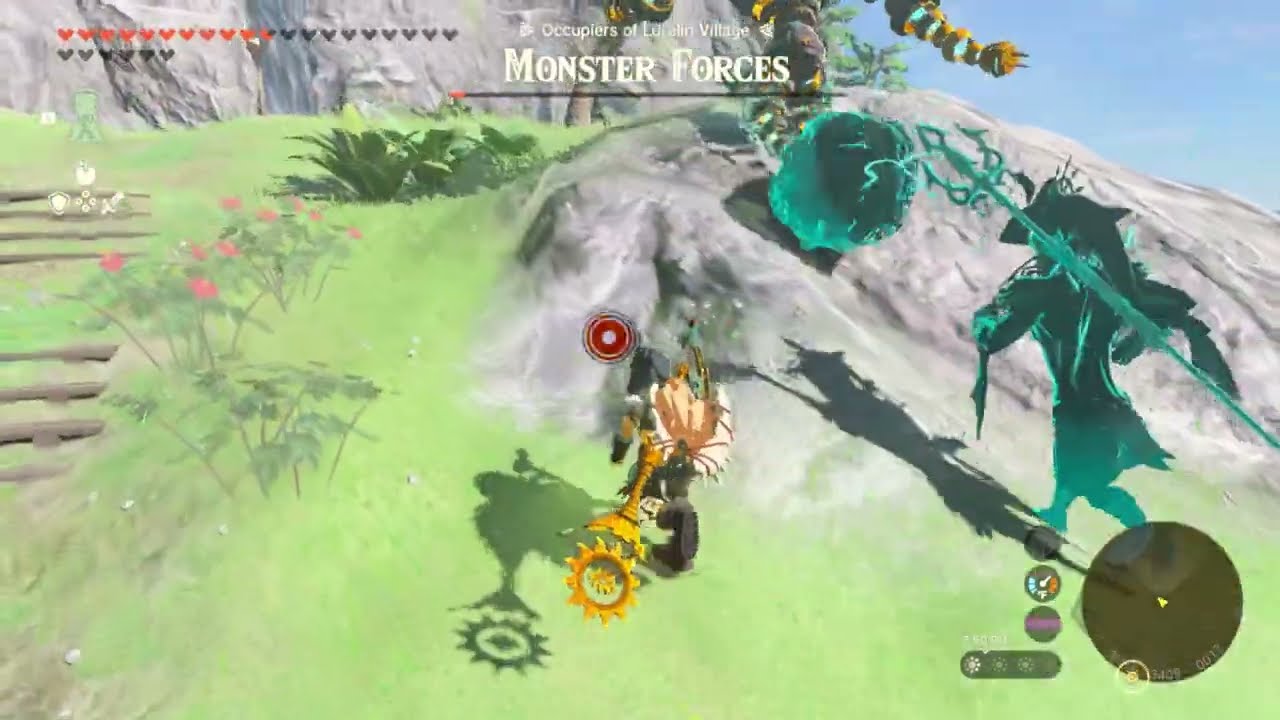The image size is (1280, 720).
Task: Click the altitude readout 0017 on the minimap
Action: tap(1208, 659)
